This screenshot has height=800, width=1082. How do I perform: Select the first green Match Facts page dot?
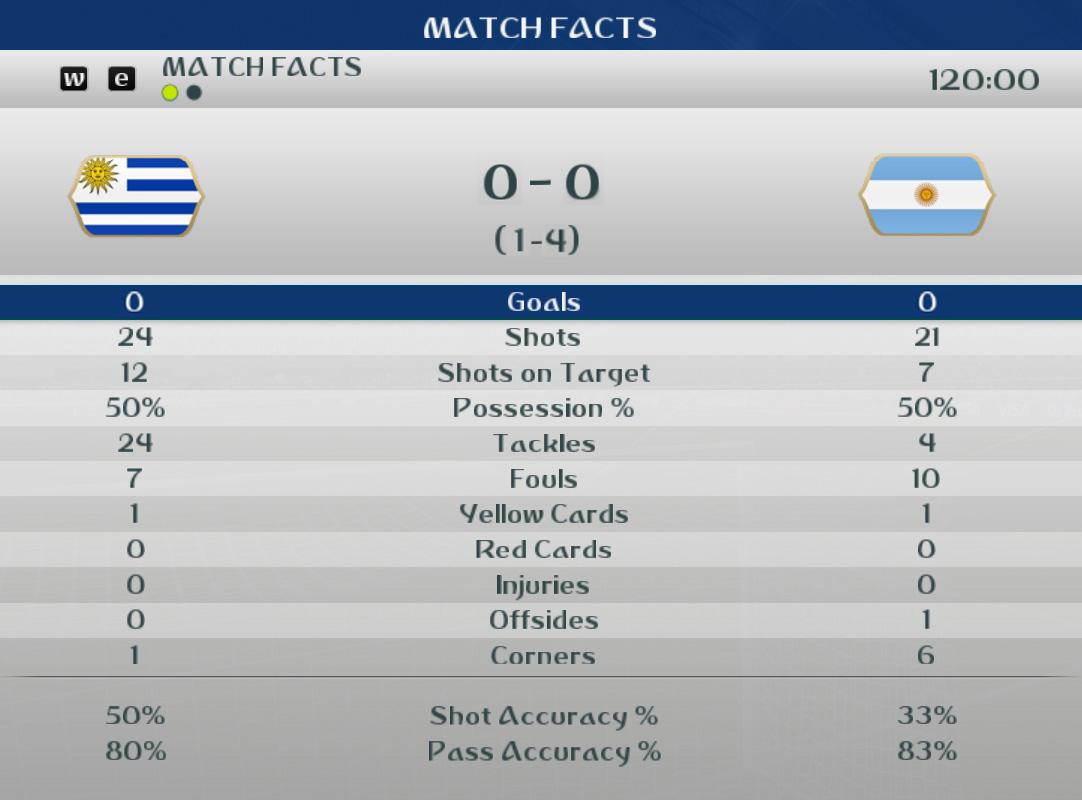pos(170,93)
